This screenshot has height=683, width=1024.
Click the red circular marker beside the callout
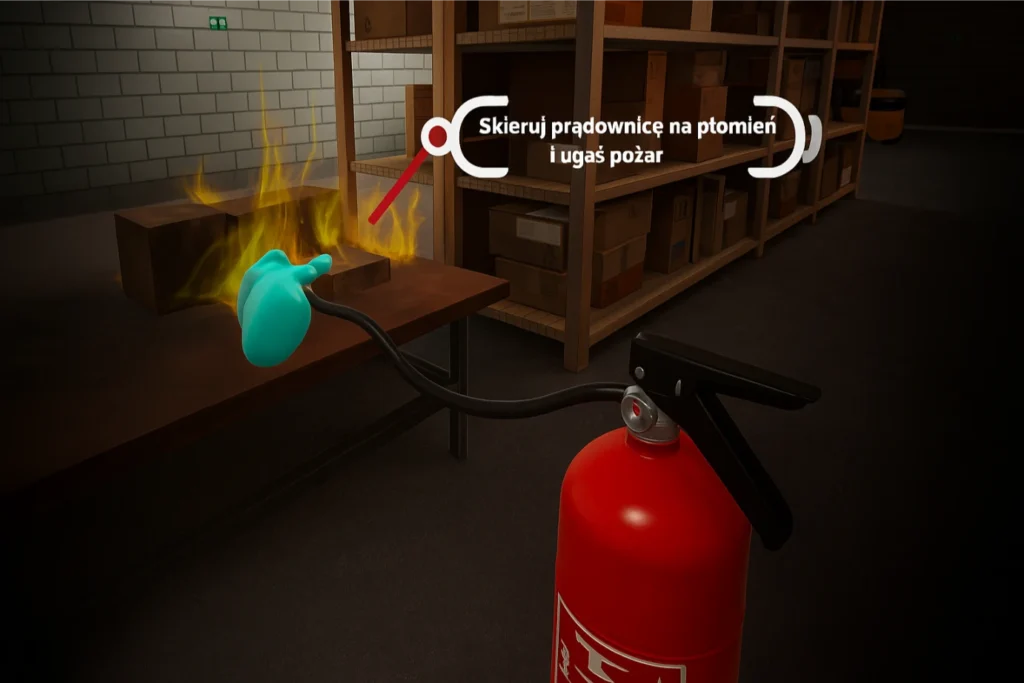point(436,137)
